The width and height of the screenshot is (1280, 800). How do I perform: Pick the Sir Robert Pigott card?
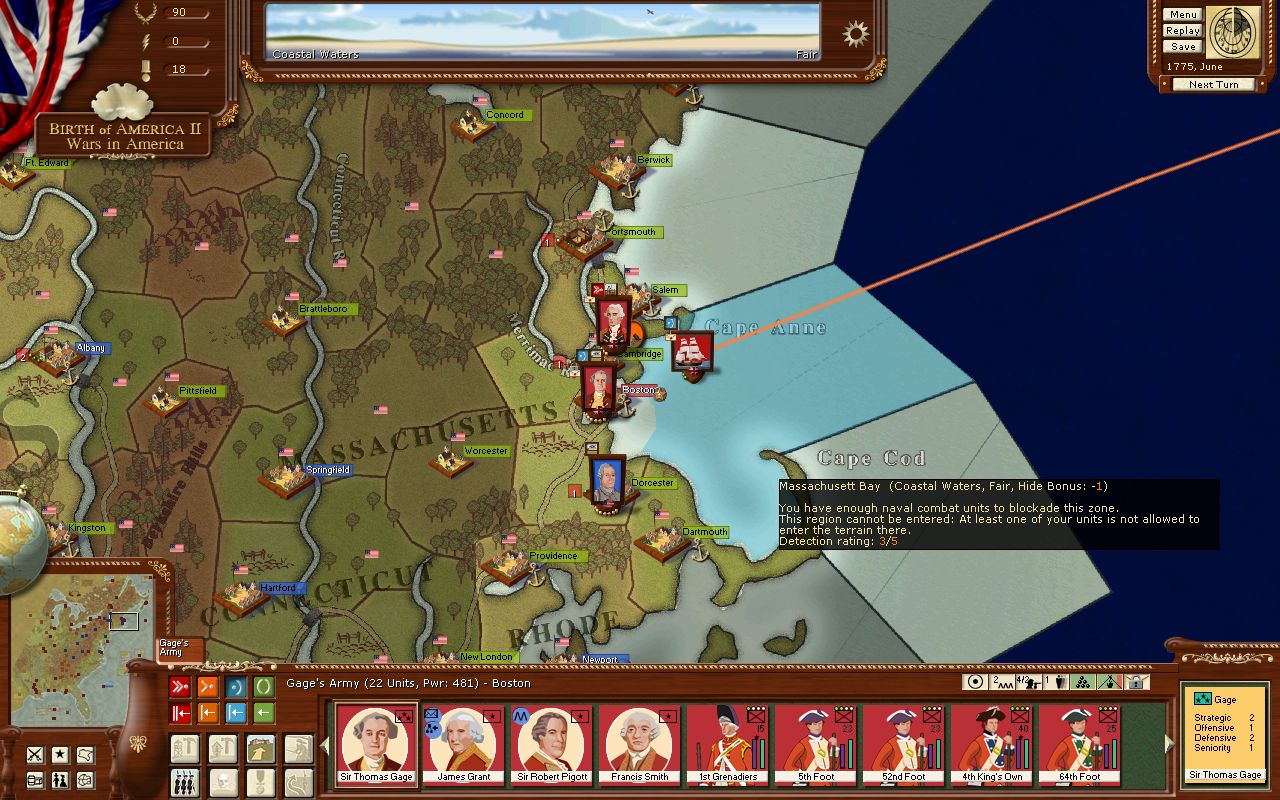tap(551, 745)
